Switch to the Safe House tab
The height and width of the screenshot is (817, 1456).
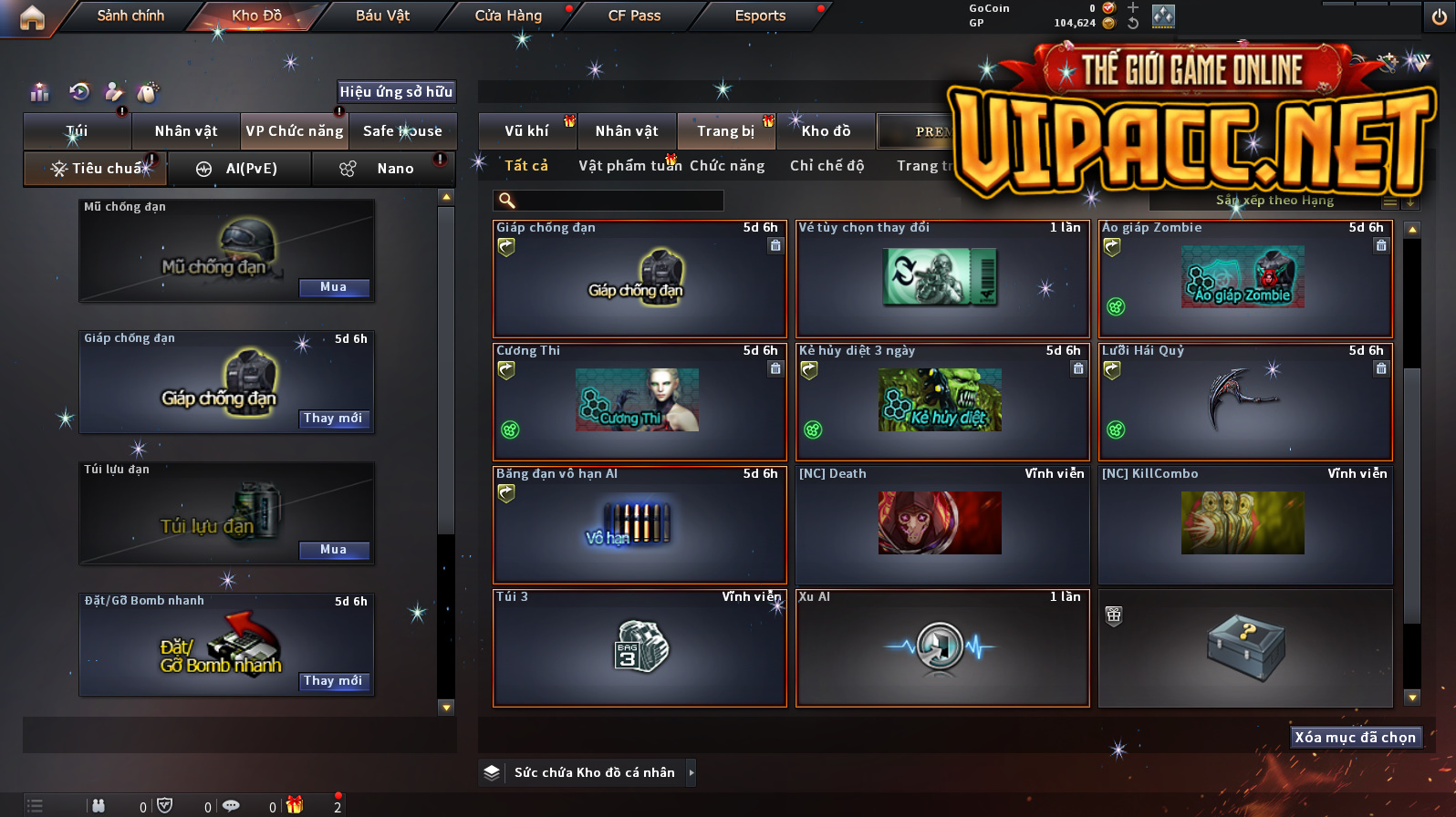(402, 131)
